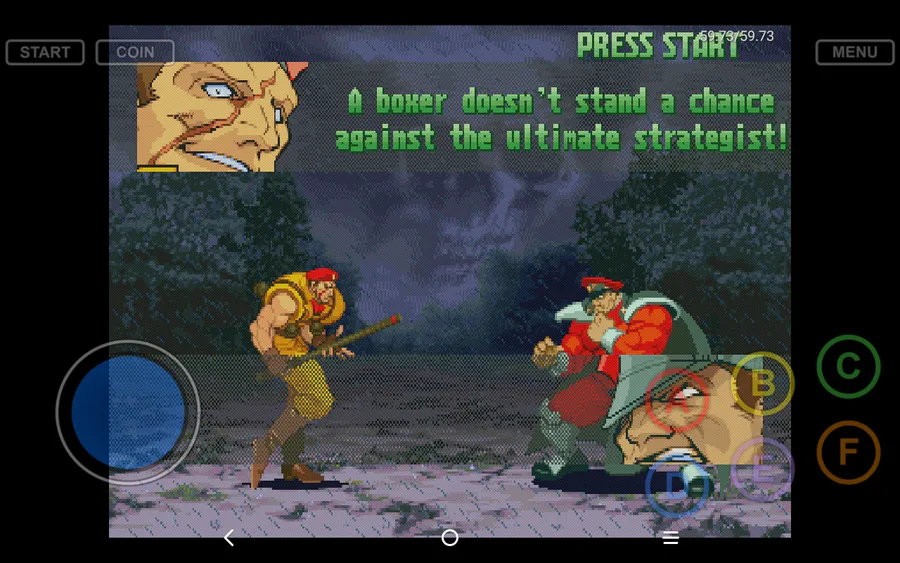The height and width of the screenshot is (563, 900).
Task: Touch the blue virtual joystick pad
Action: (128, 412)
